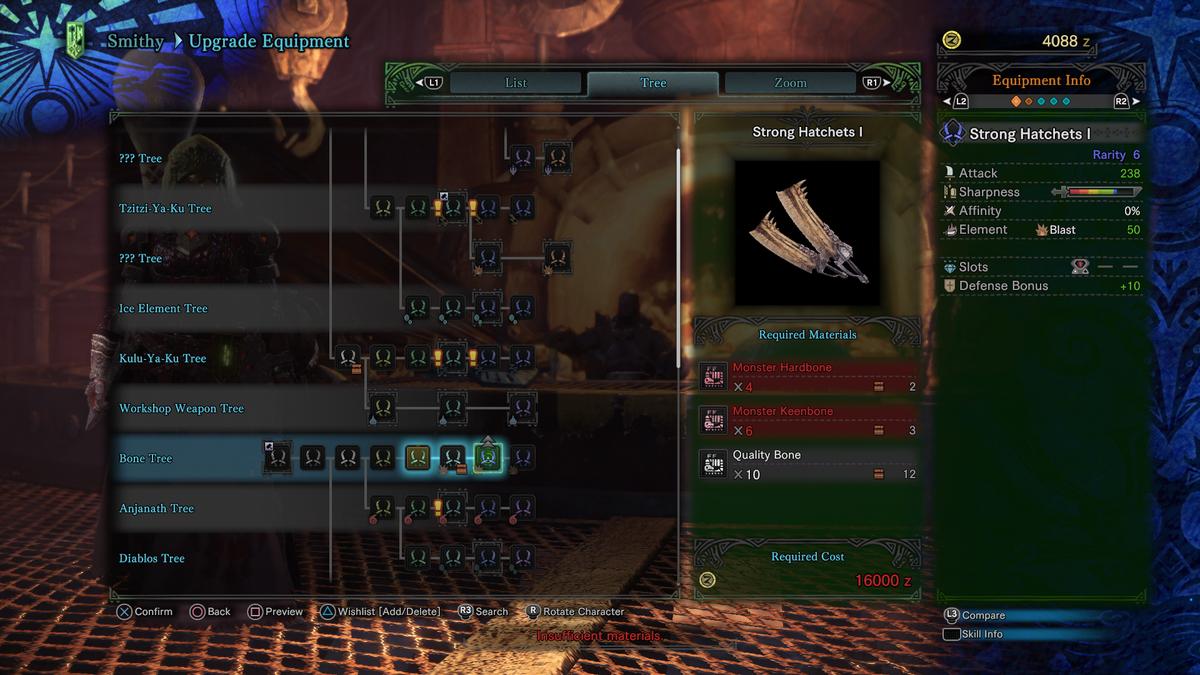The image size is (1200, 675).
Task: Click the Equipment Info panel header
Action: click(x=1041, y=81)
